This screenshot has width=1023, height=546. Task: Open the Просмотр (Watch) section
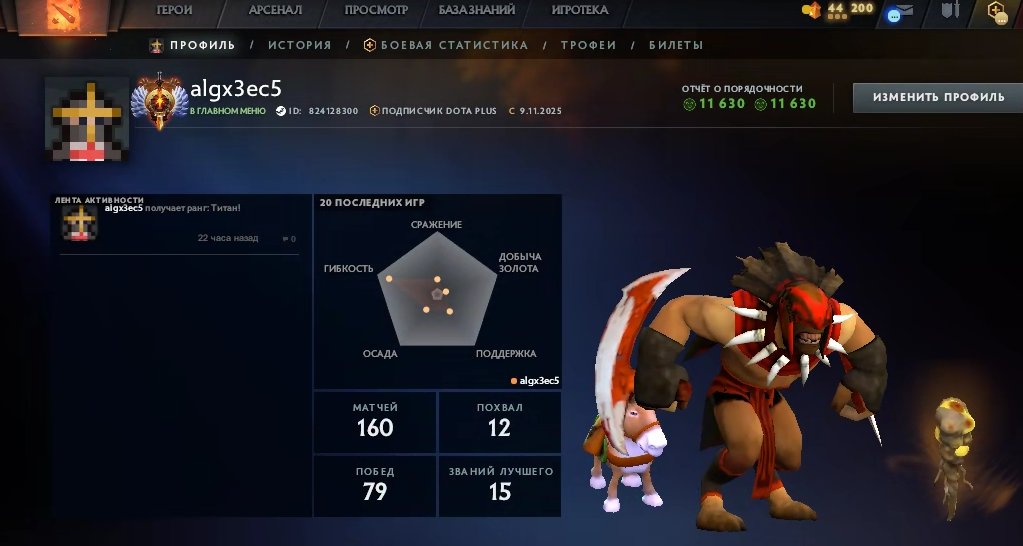pos(376,10)
